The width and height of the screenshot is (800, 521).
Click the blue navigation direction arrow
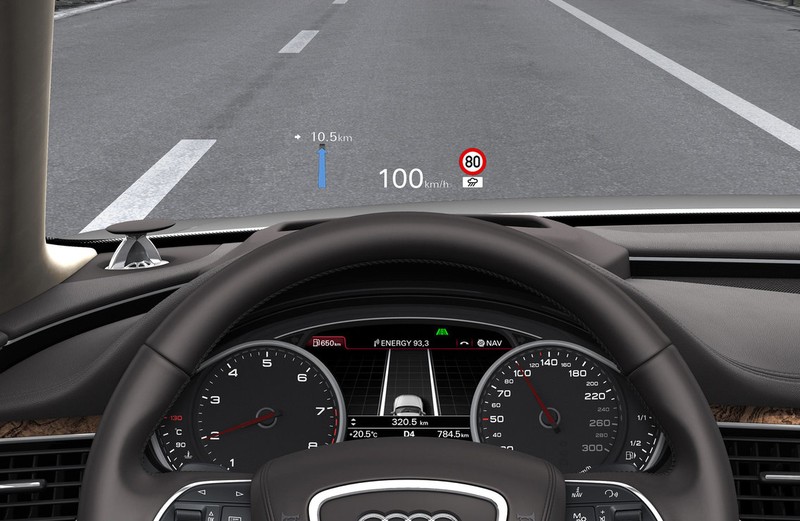(x=322, y=167)
